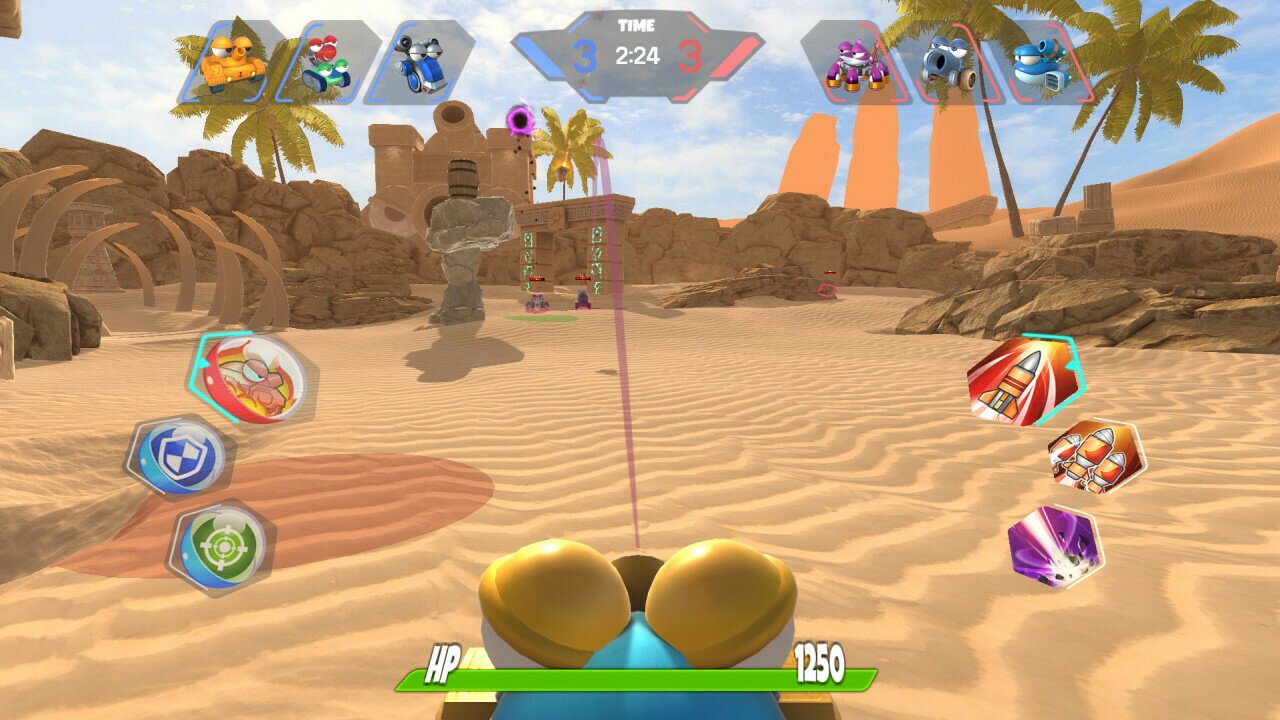Trigger the green crosshair targeting ability
Image resolution: width=1280 pixels, height=720 pixels.
tap(222, 546)
